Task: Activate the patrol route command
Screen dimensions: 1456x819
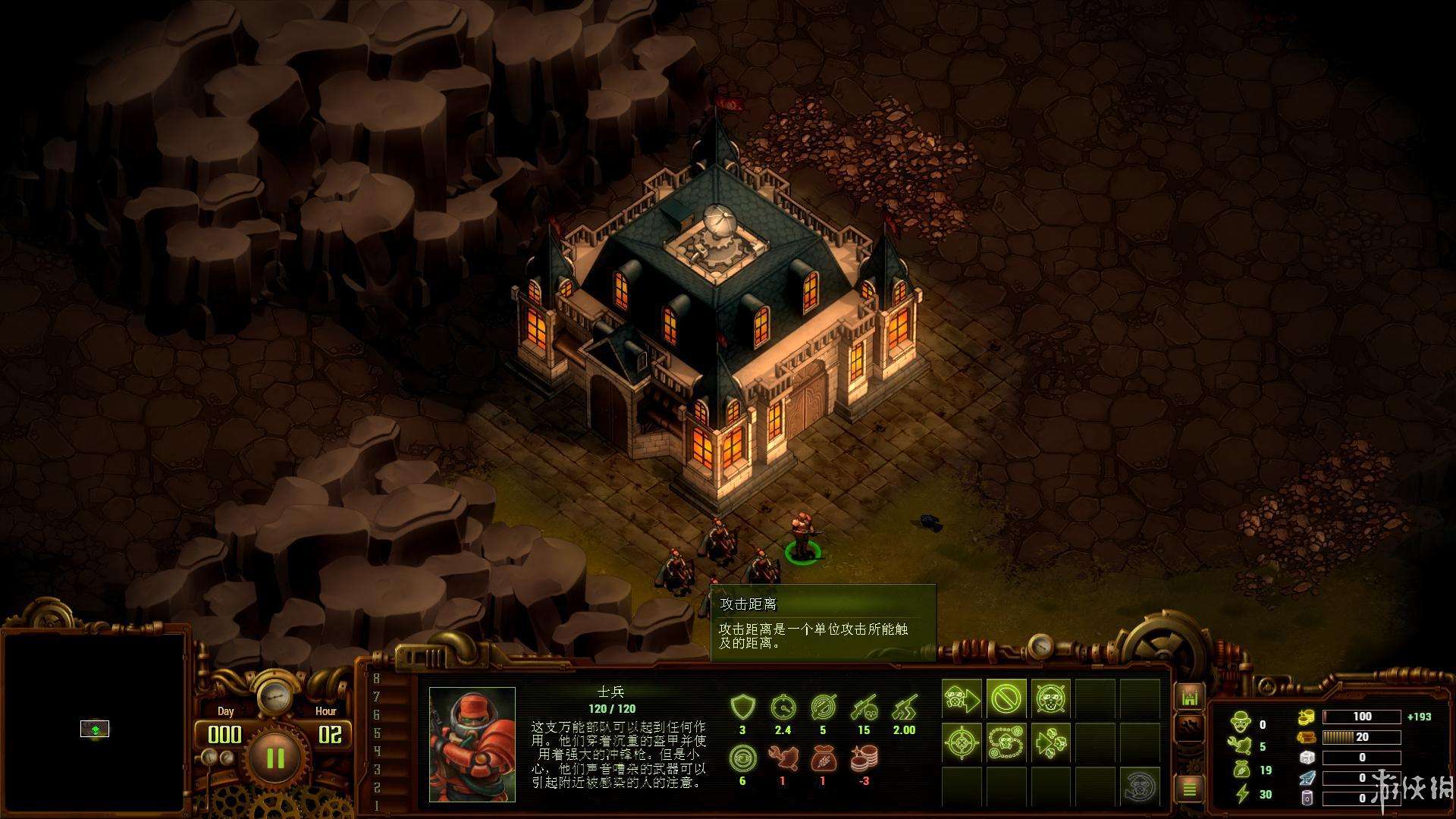Action: pos(1006,742)
